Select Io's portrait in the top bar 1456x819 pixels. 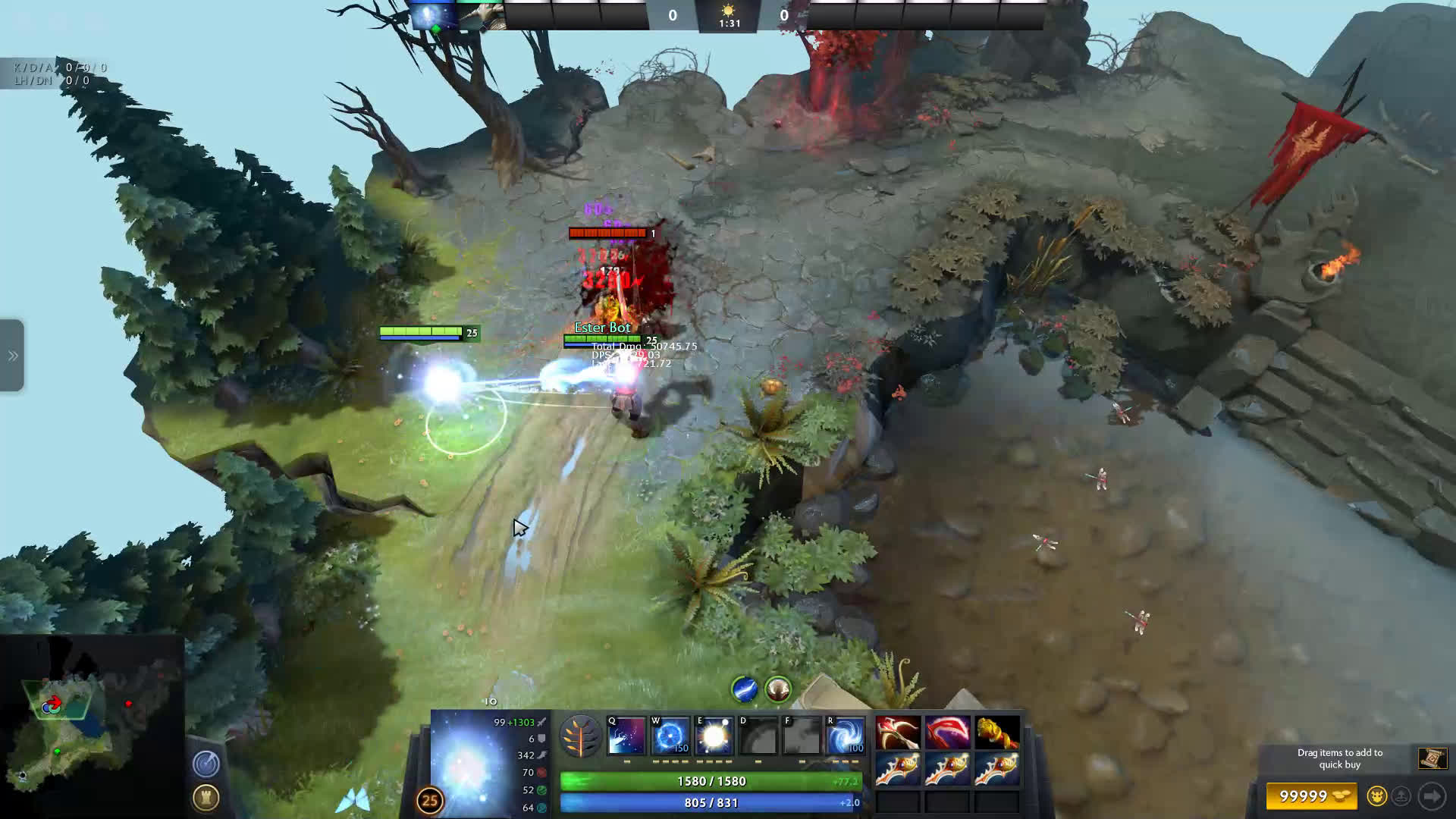[433, 16]
